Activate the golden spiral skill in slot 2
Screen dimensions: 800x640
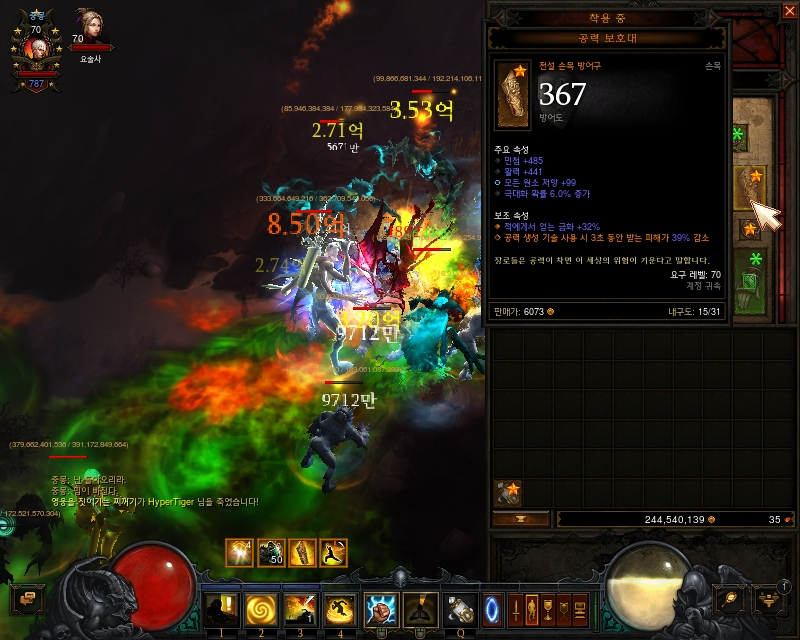[x=259, y=607]
